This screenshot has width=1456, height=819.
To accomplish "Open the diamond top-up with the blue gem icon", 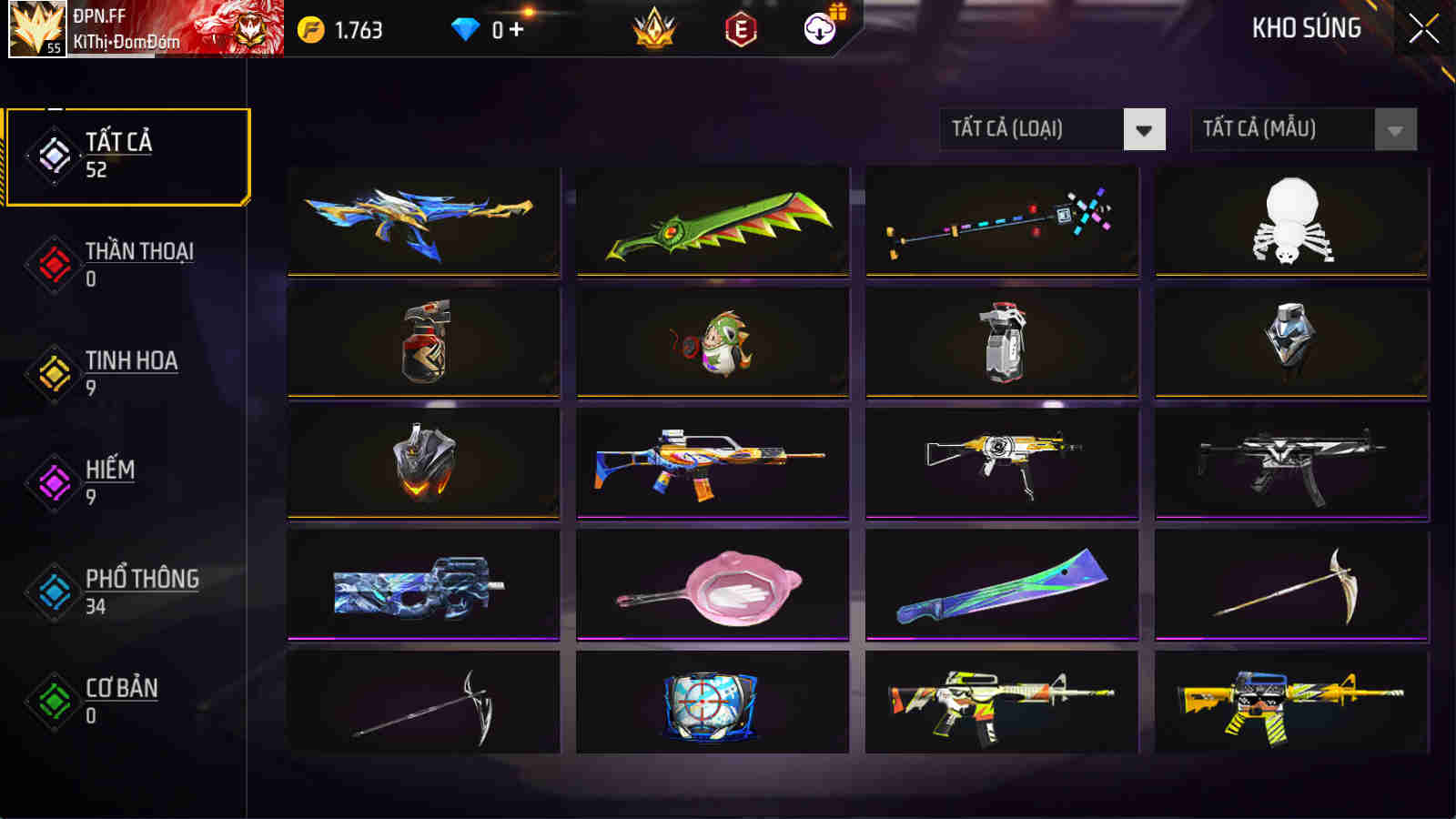I will (x=467, y=28).
